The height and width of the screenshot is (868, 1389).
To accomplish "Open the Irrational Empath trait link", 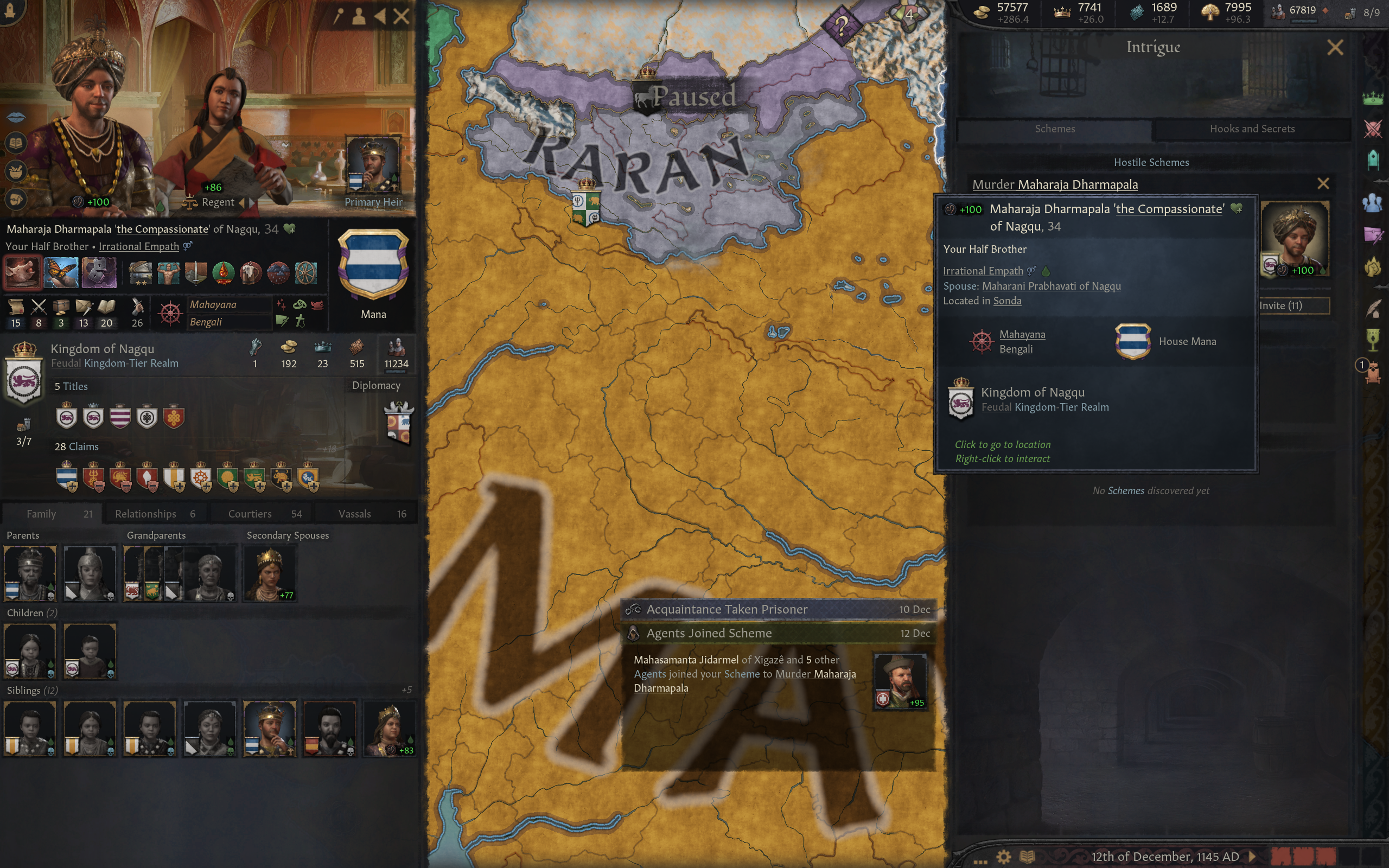I will click(138, 247).
